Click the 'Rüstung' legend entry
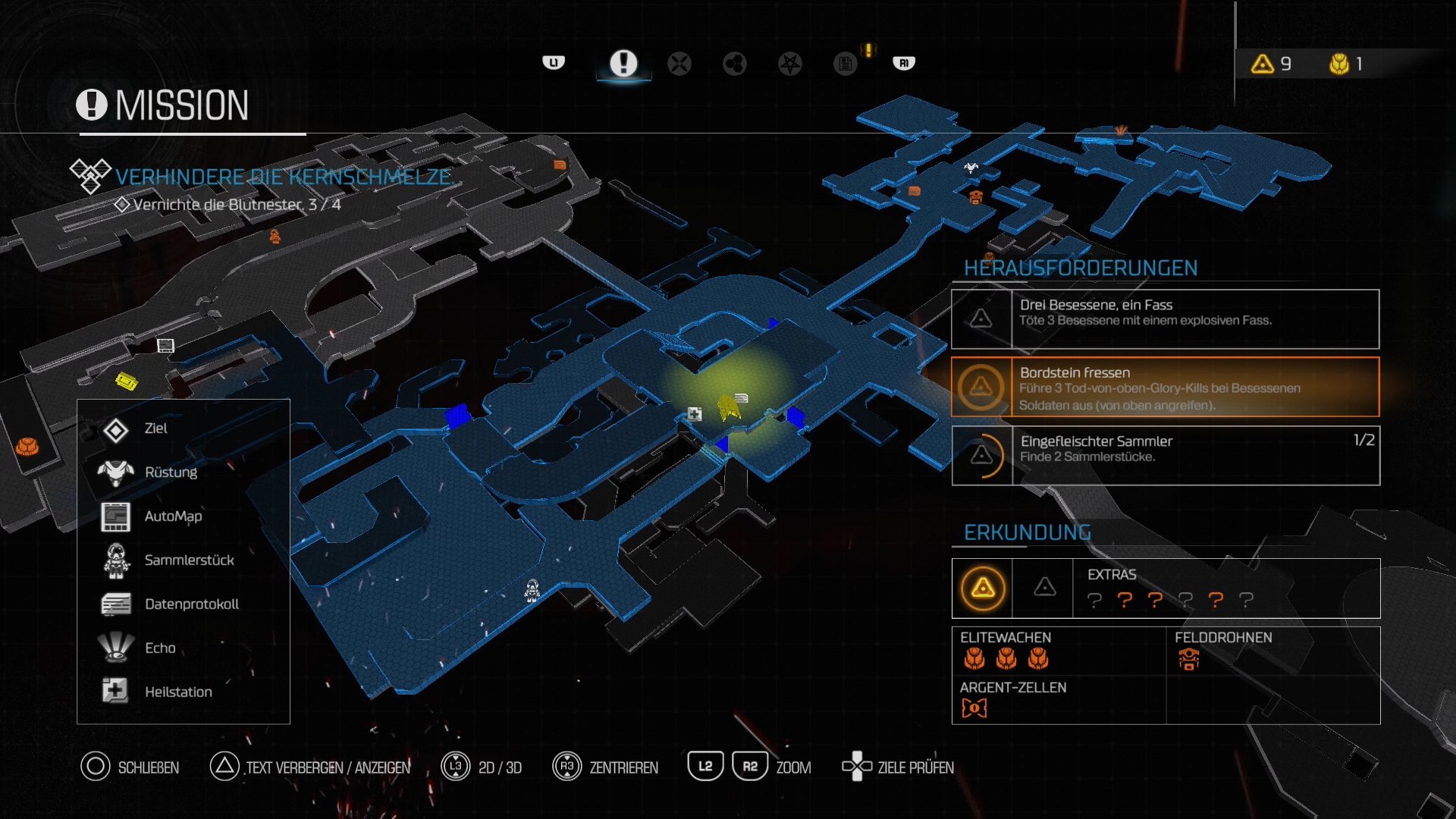This screenshot has height=819, width=1456. click(171, 472)
